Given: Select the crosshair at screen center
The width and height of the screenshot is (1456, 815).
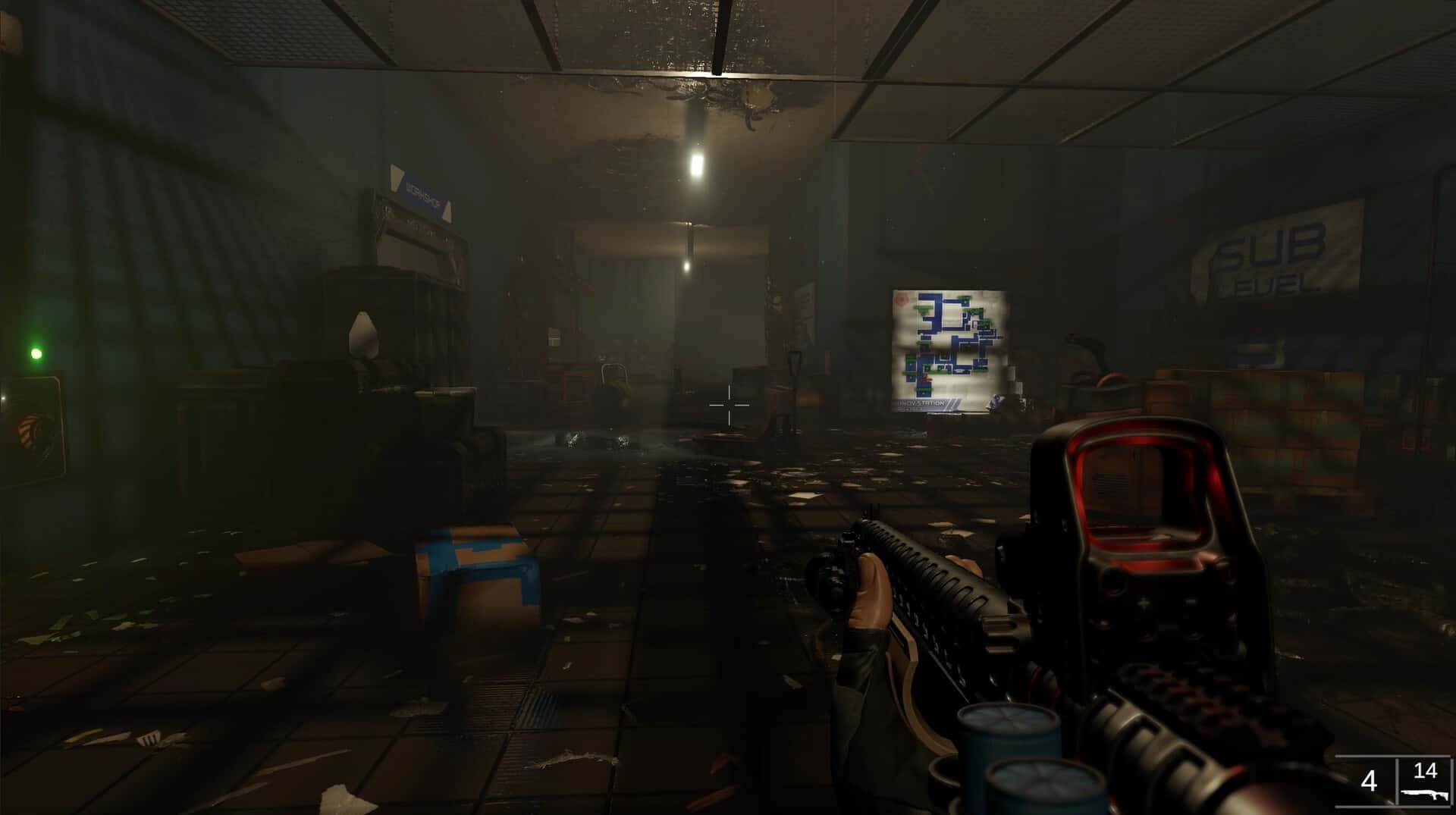Looking at the screenshot, I should tap(730, 406).
